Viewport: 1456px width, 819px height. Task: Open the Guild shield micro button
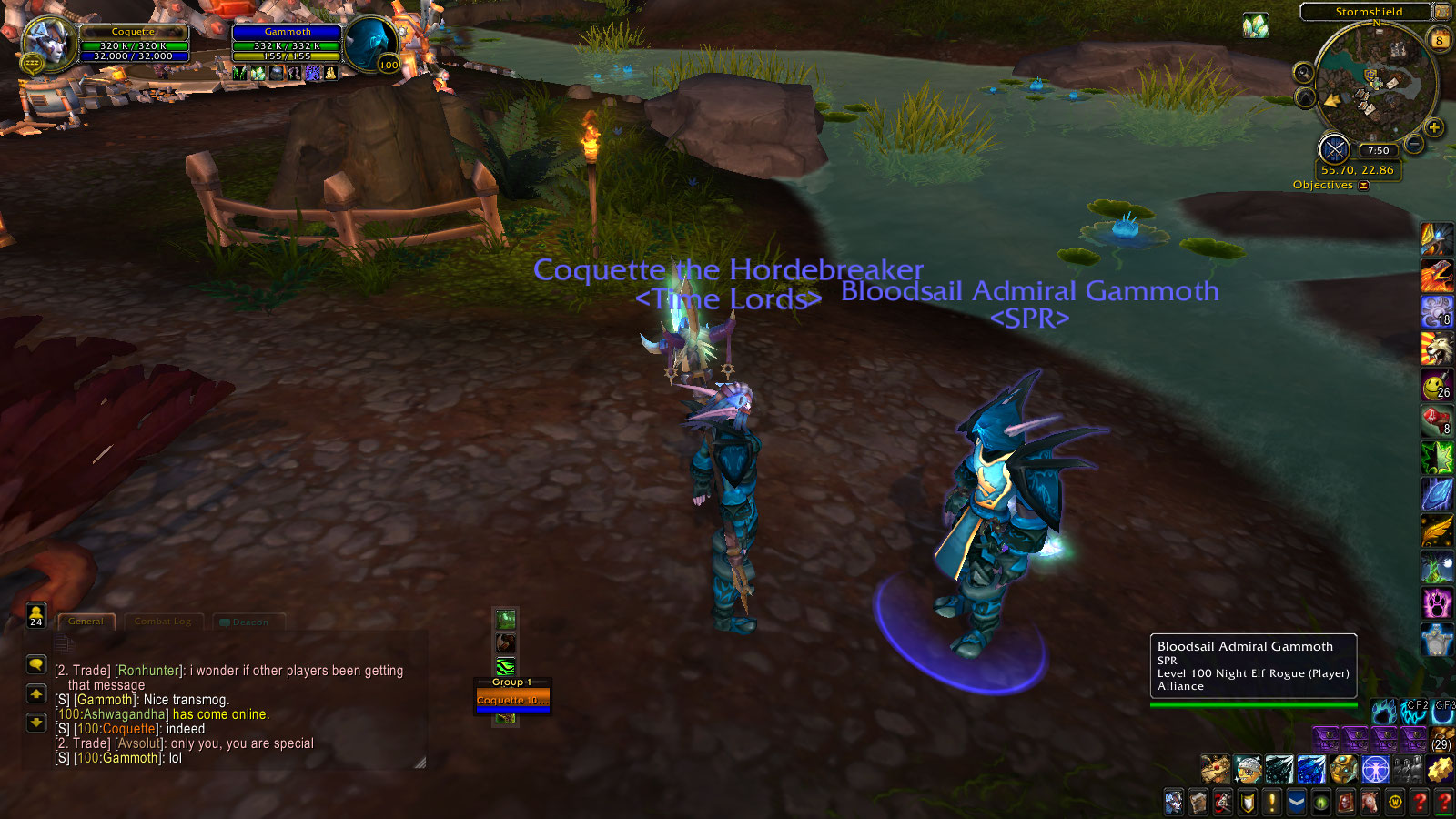pos(1248,802)
